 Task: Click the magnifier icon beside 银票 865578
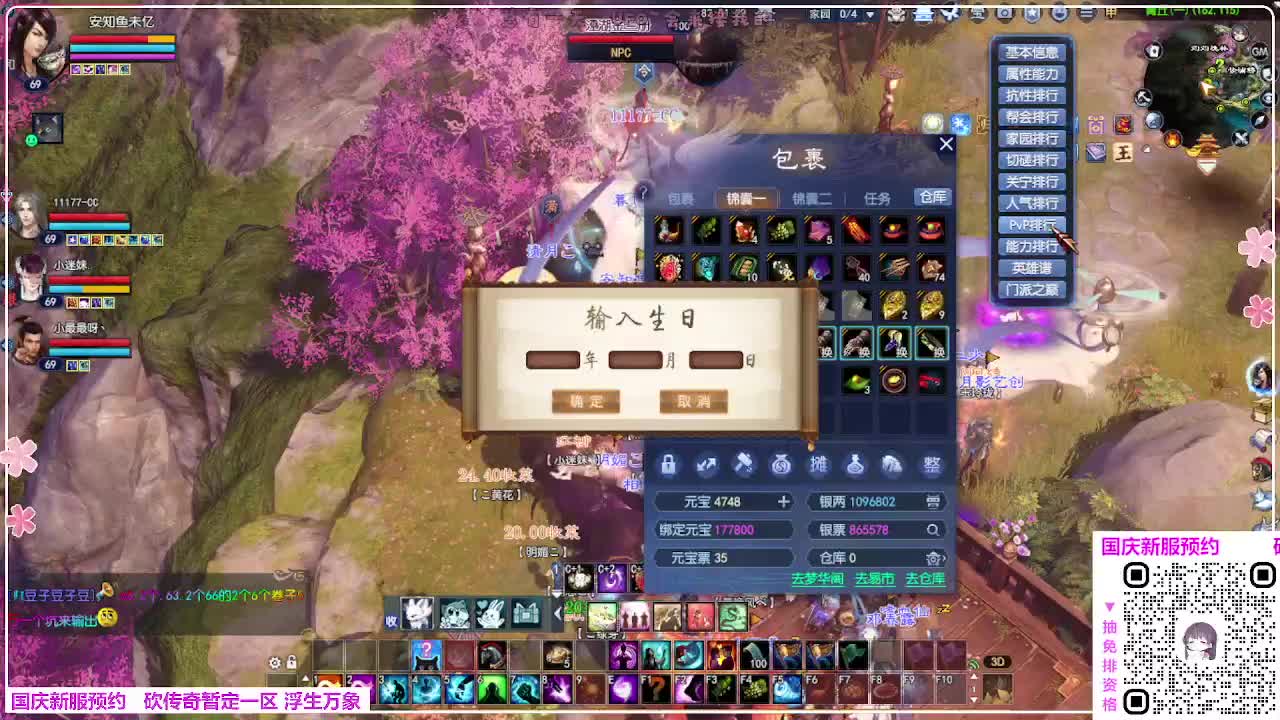tap(934, 530)
